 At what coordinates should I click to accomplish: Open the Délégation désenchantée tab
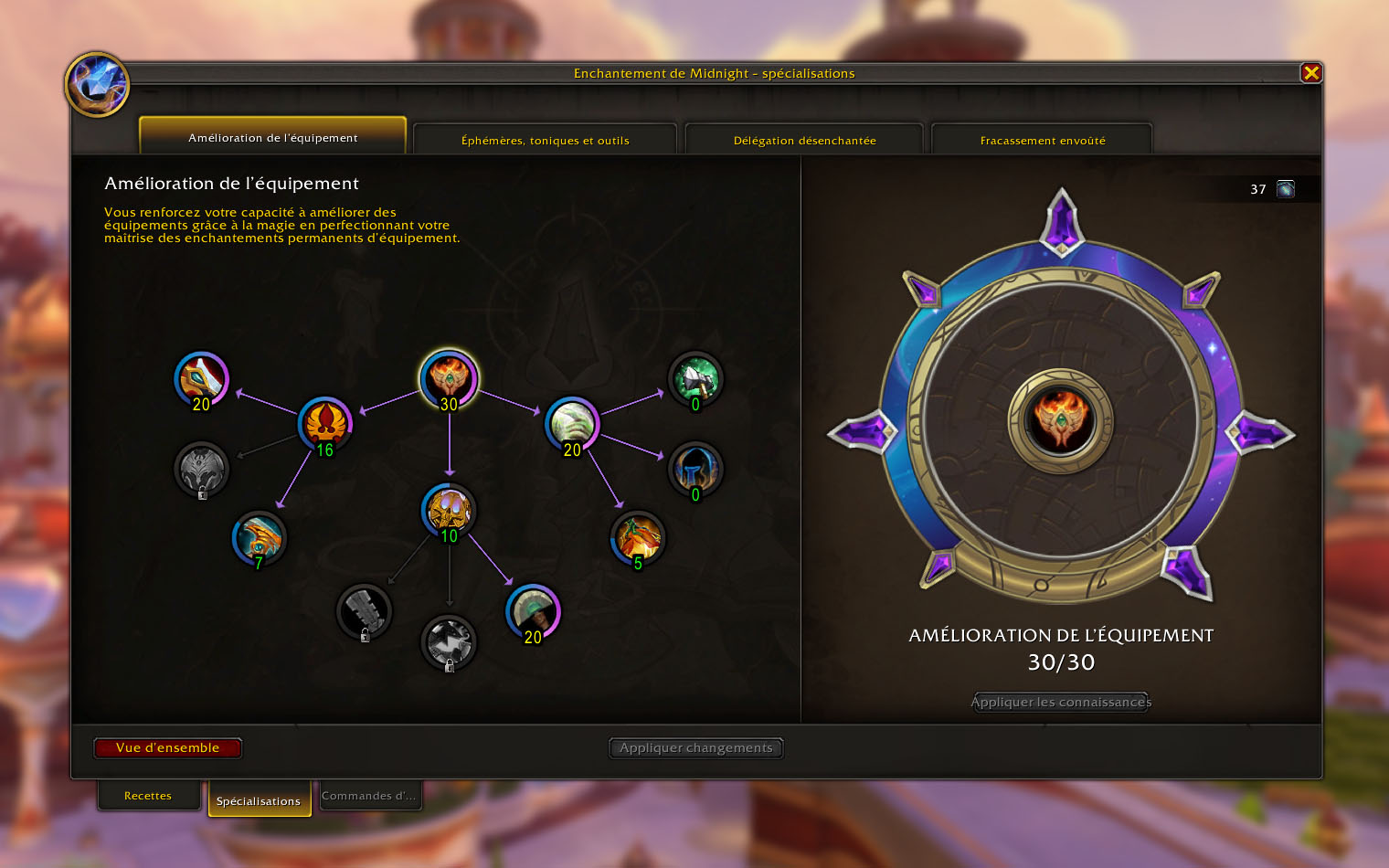tap(804, 140)
